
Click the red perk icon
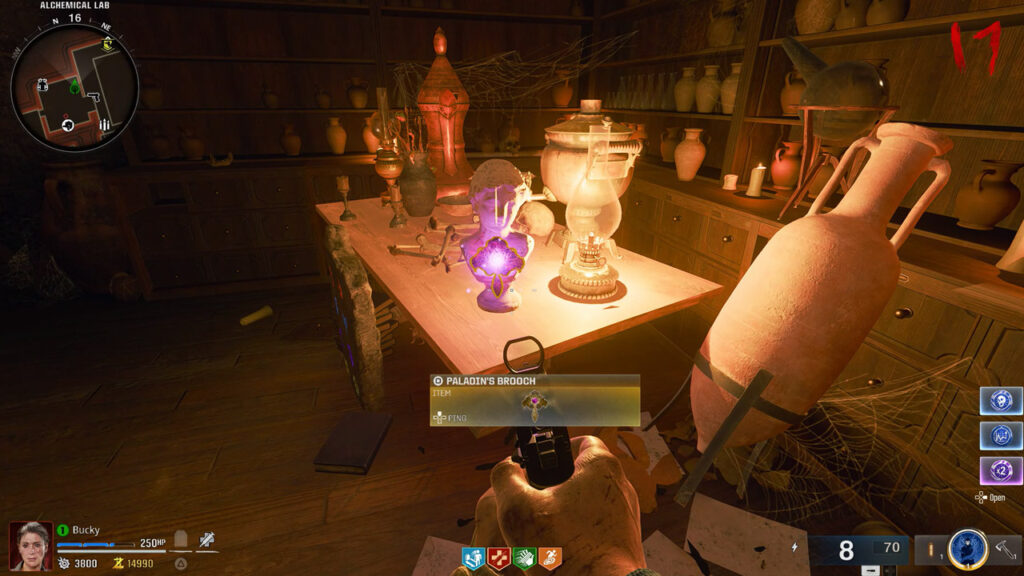coord(499,558)
